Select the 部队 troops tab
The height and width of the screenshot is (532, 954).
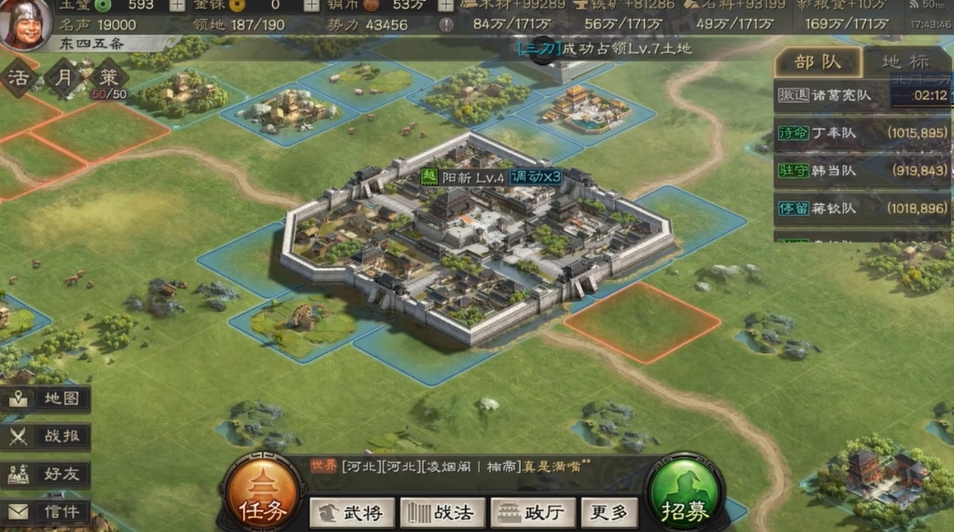point(817,62)
